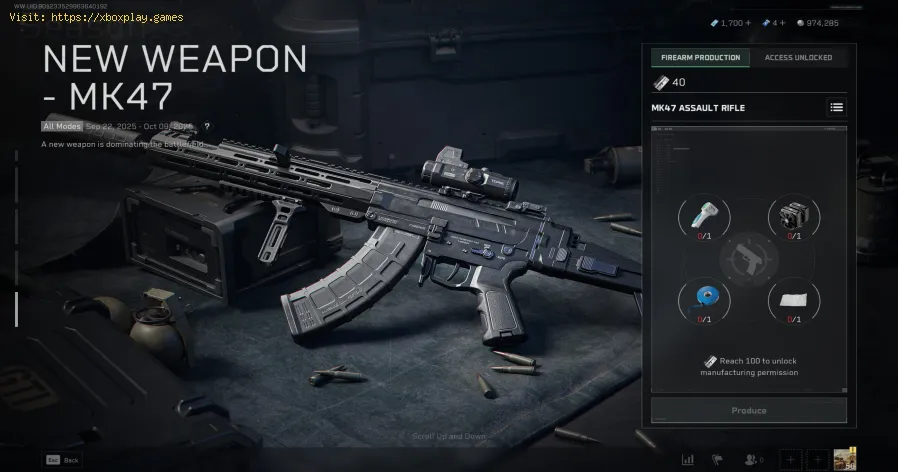Viewport: 898px width, 472px height.
Task: Select the CPU cooler material slot
Action: pyautogui.click(x=793, y=216)
